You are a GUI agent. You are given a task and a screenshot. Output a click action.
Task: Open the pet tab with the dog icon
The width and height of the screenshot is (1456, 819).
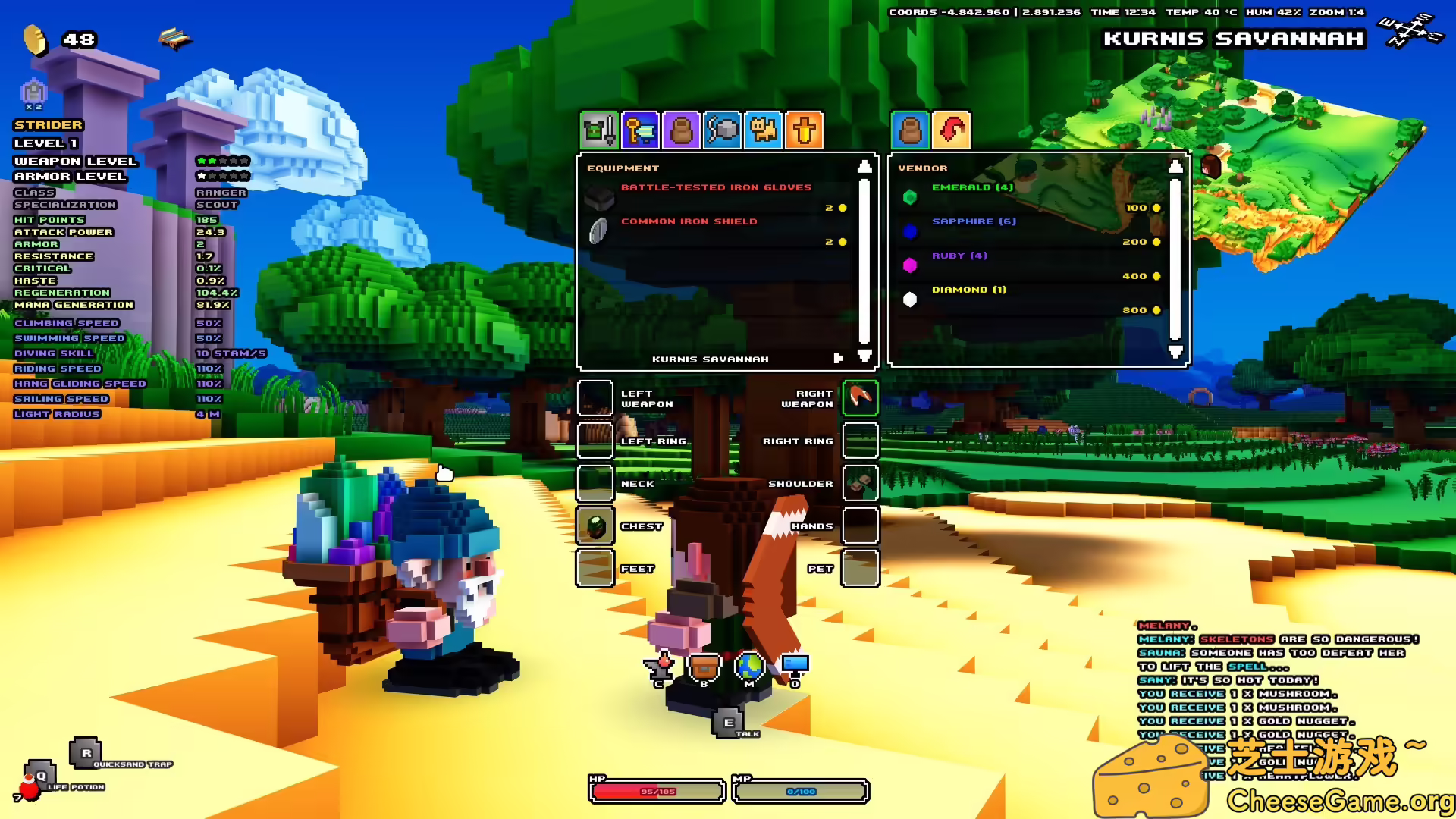pos(763,130)
